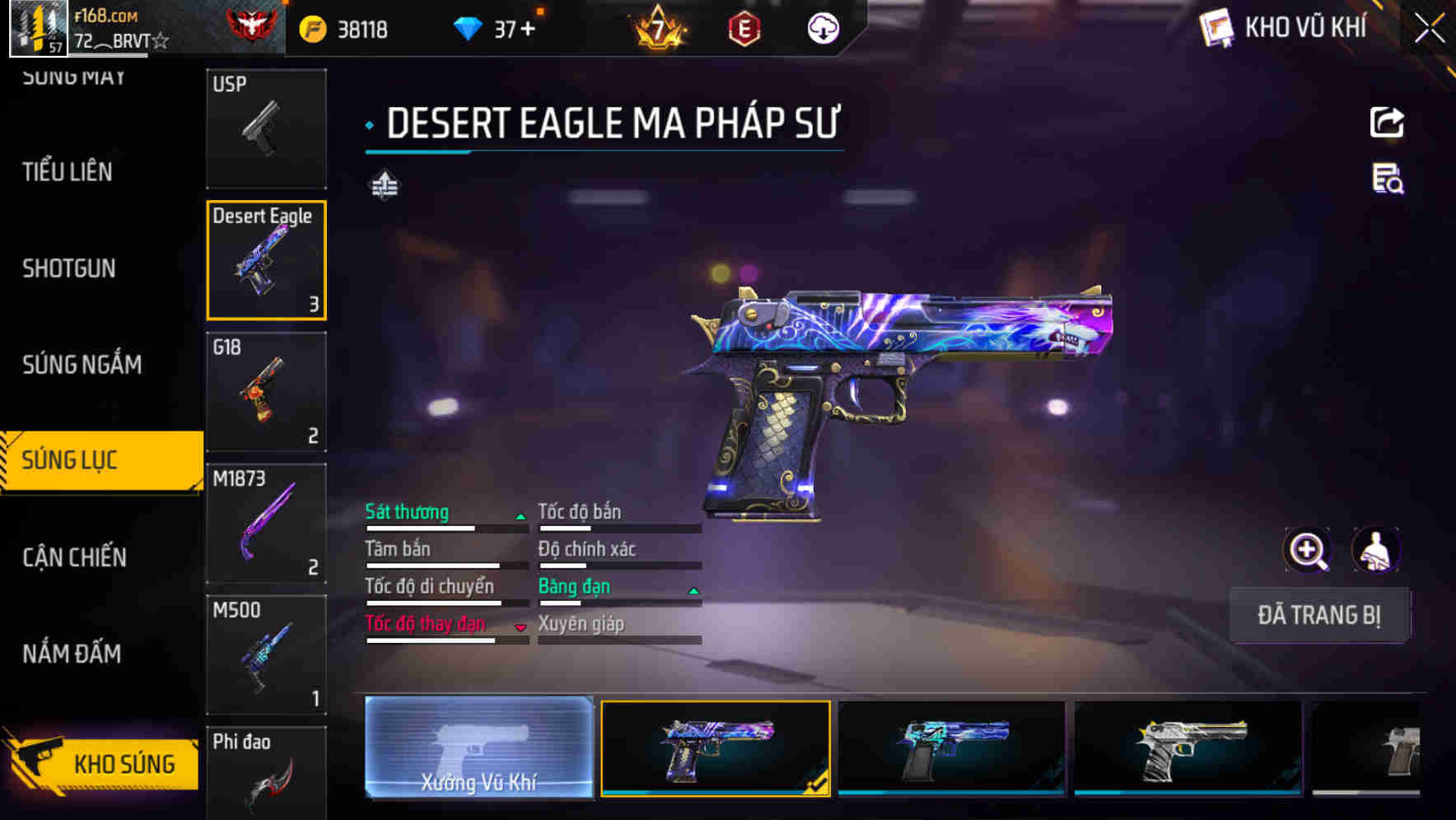This screenshot has width=1456, height=820.
Task: Open the share icon for Desert Eagle Ma Pháp Sư
Action: click(x=1388, y=122)
